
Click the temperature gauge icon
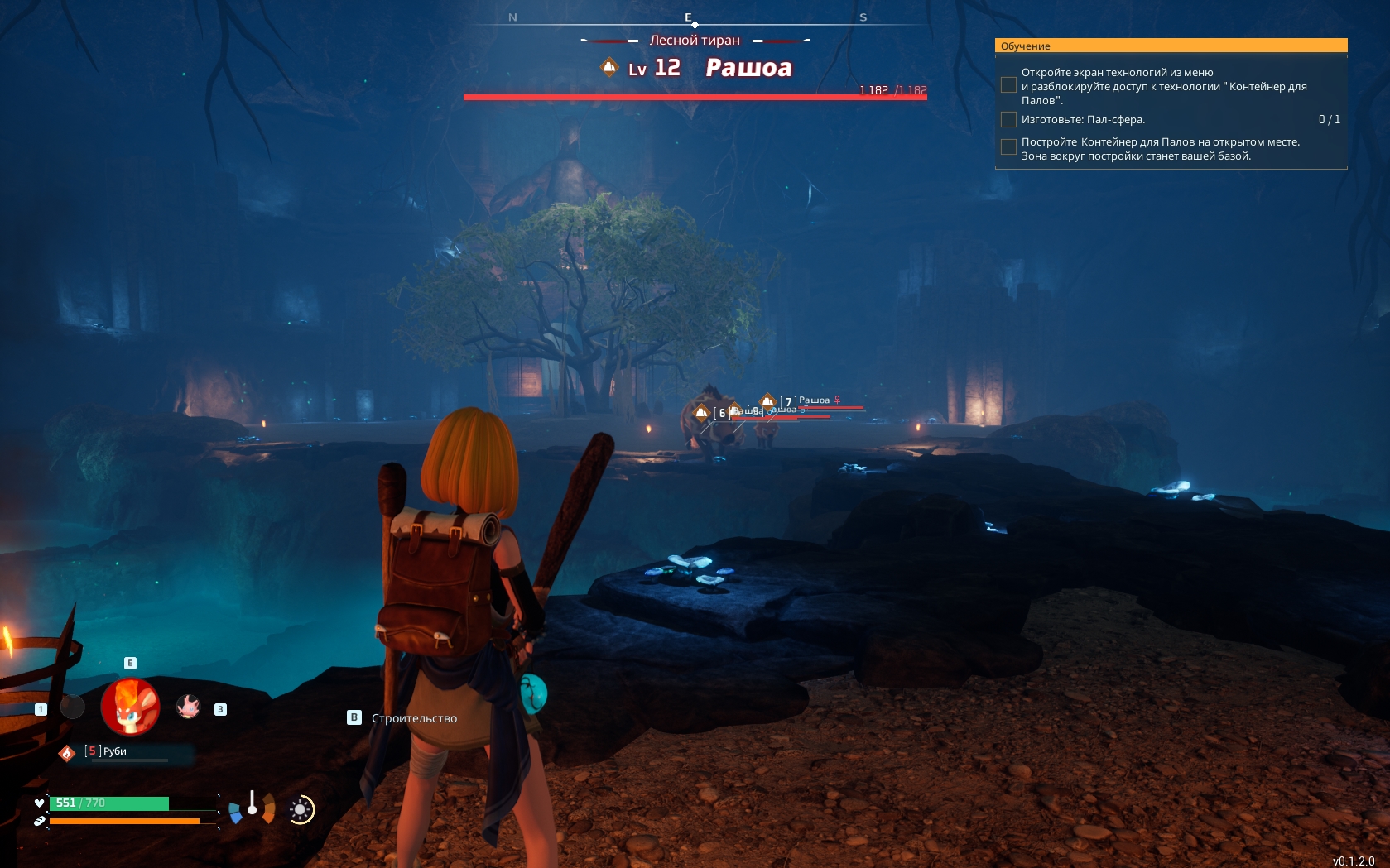(x=252, y=806)
